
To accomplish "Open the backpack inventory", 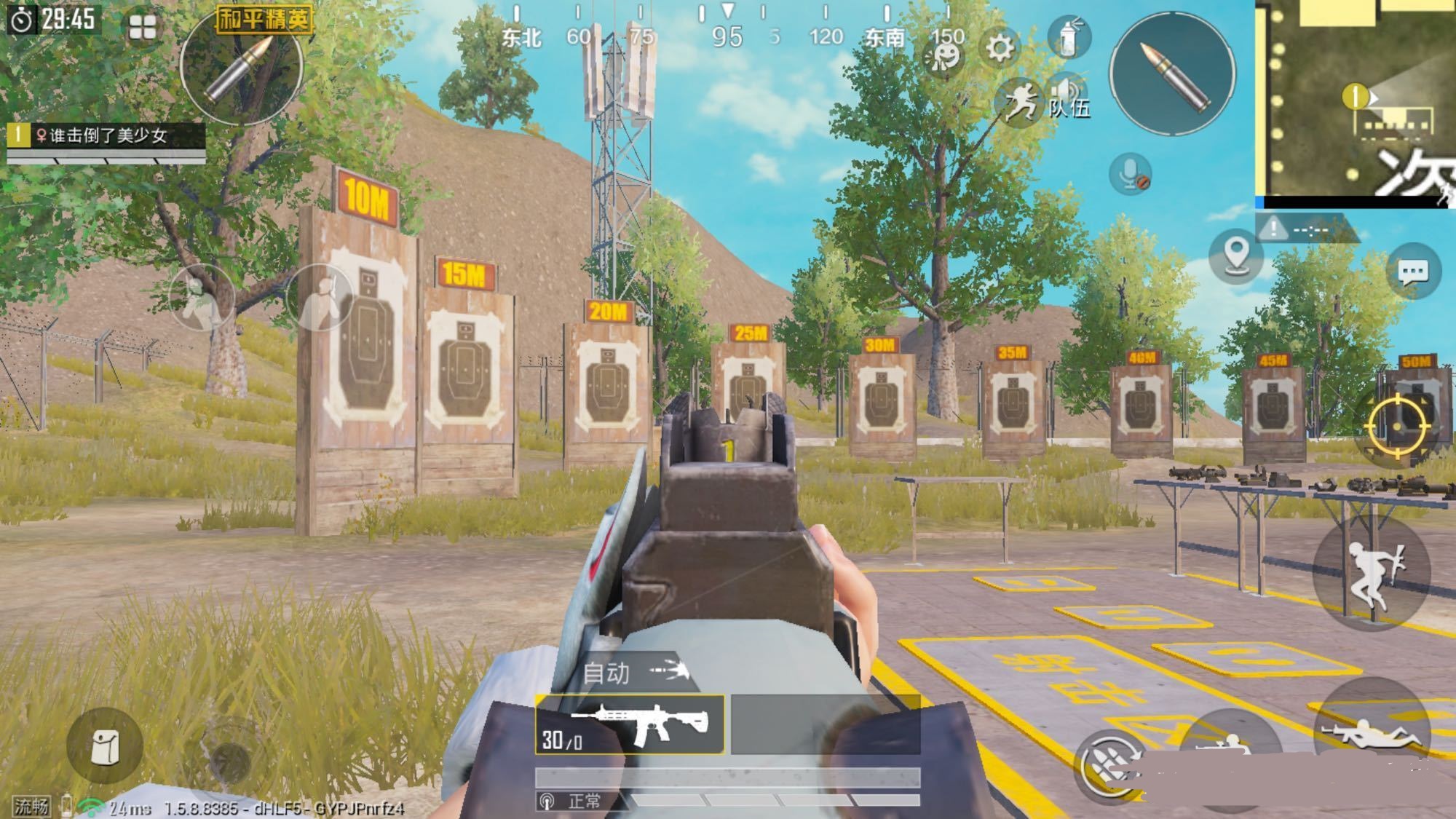I will point(104,746).
